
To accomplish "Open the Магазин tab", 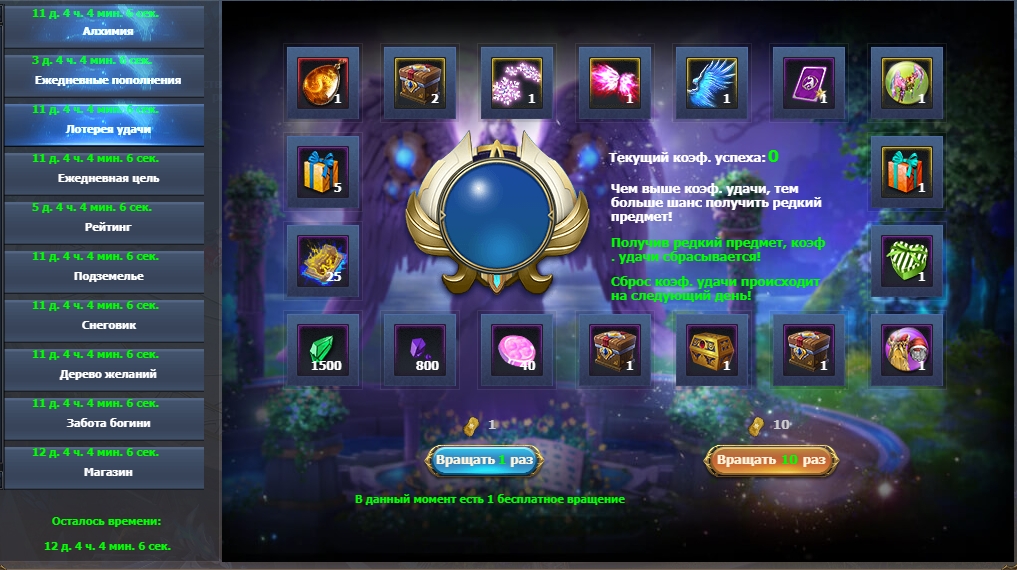I will pyautogui.click(x=108, y=467).
